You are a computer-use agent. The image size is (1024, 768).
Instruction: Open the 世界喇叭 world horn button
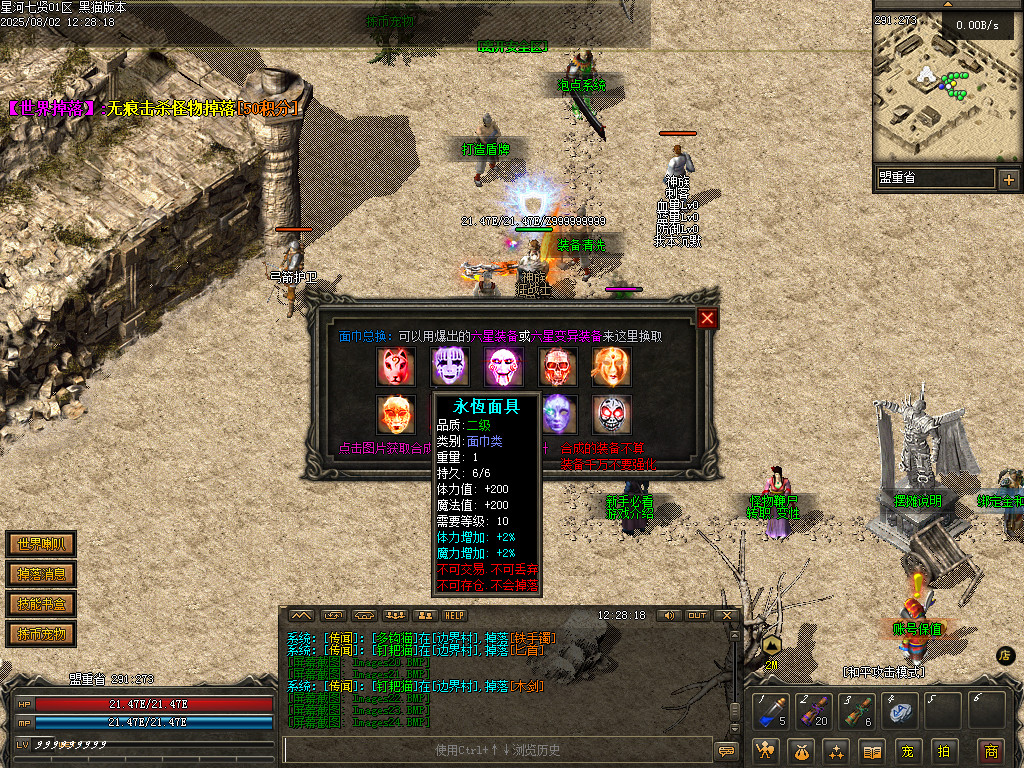tap(41, 544)
